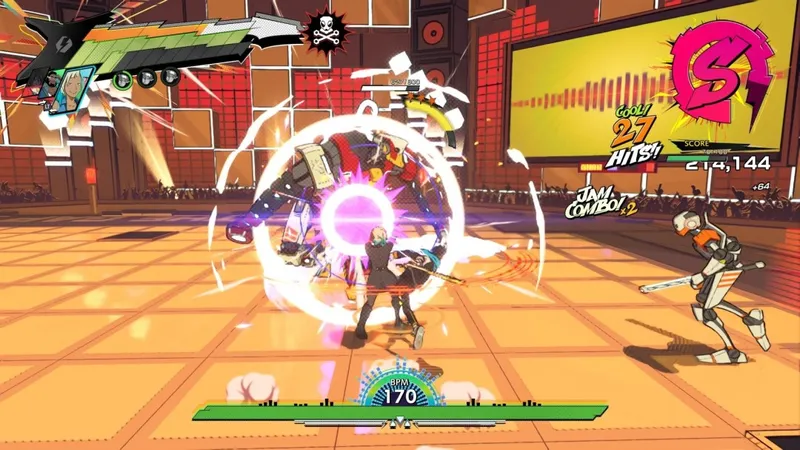Select the green-ringed round gauge icon
This screenshot has height=450, width=800.
pyautogui.click(x=122, y=79)
